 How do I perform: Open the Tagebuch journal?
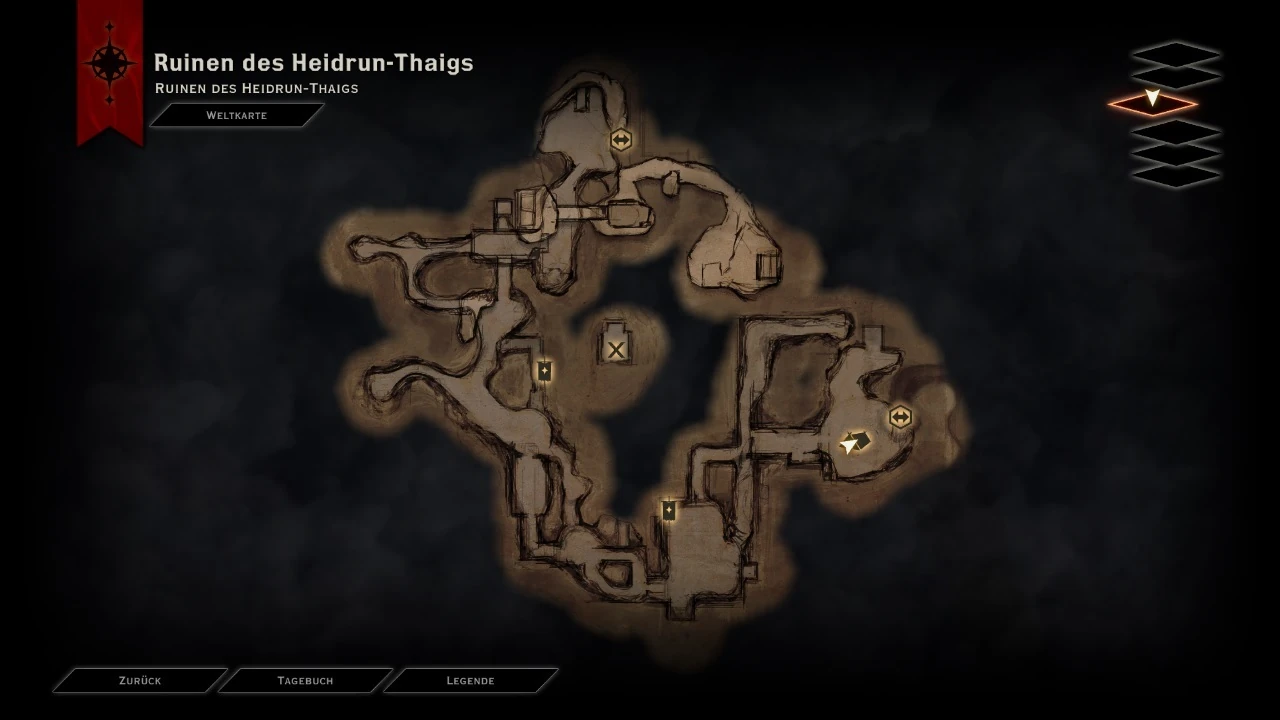click(x=306, y=680)
